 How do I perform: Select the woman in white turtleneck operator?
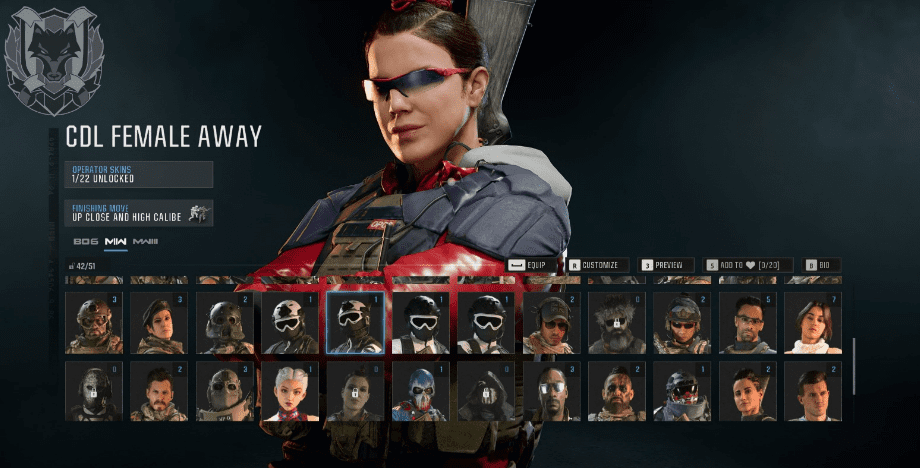pyautogui.click(x=813, y=323)
